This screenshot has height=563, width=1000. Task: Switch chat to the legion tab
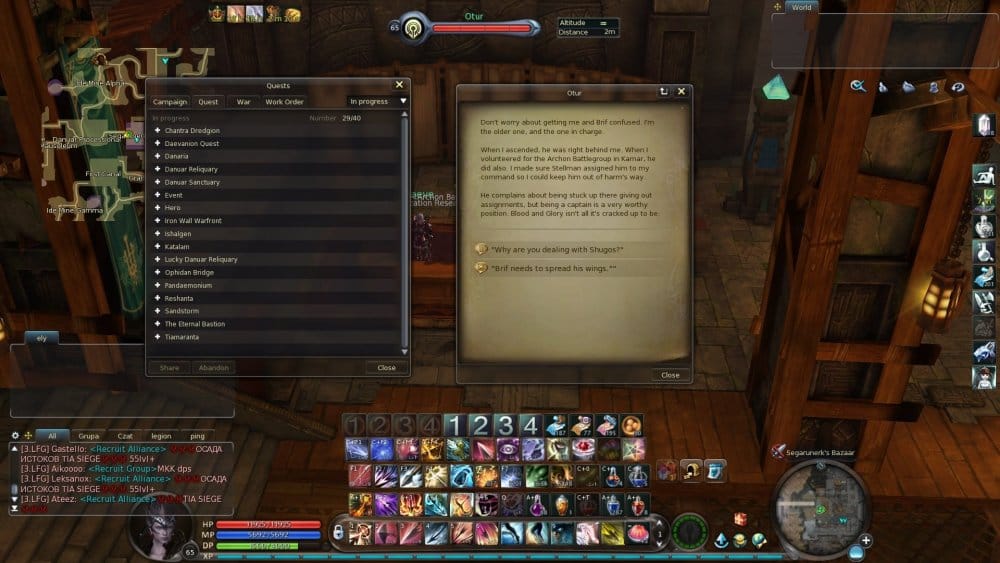(161, 436)
